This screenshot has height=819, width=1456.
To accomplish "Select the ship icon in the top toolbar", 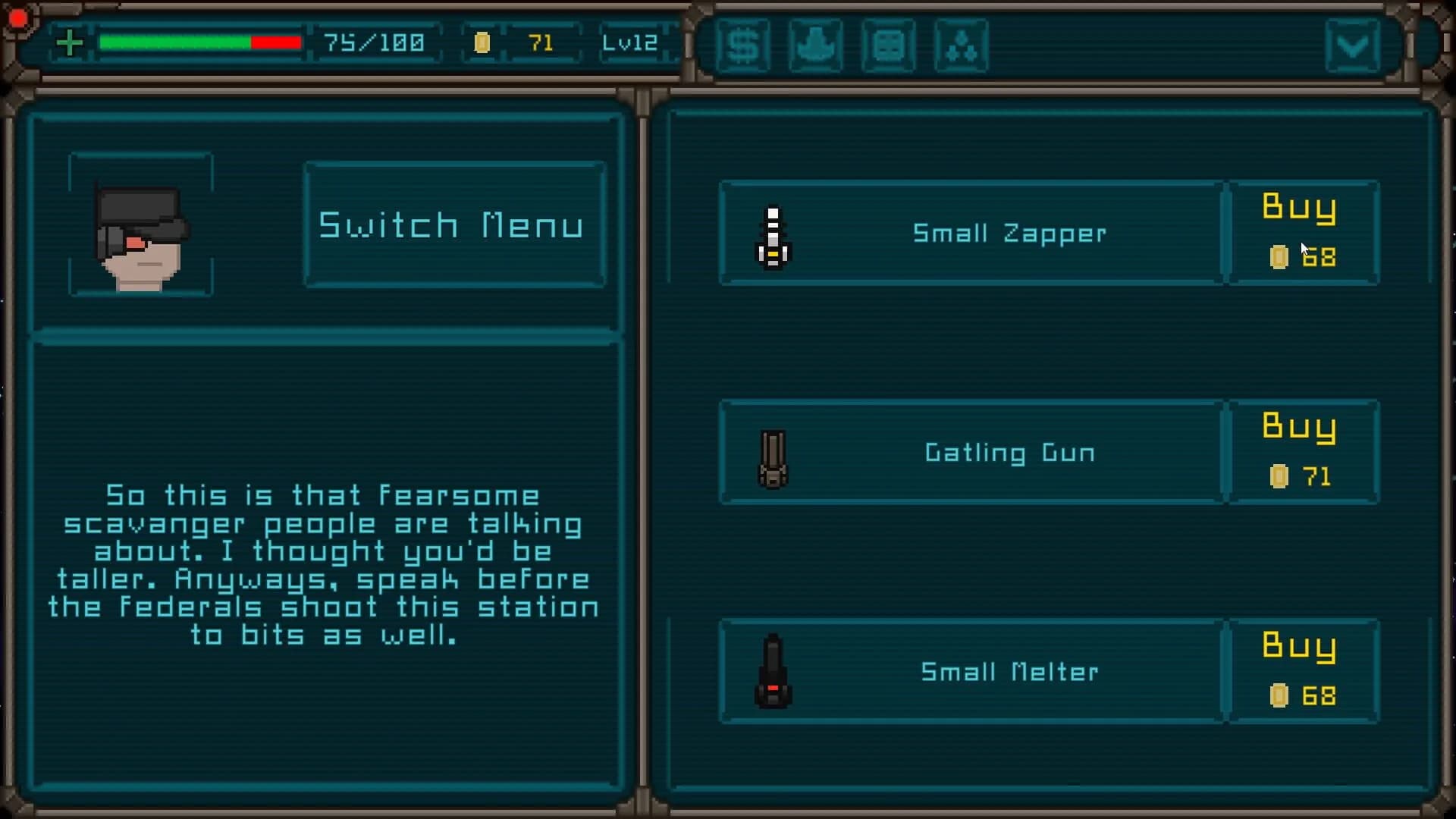I will click(816, 45).
